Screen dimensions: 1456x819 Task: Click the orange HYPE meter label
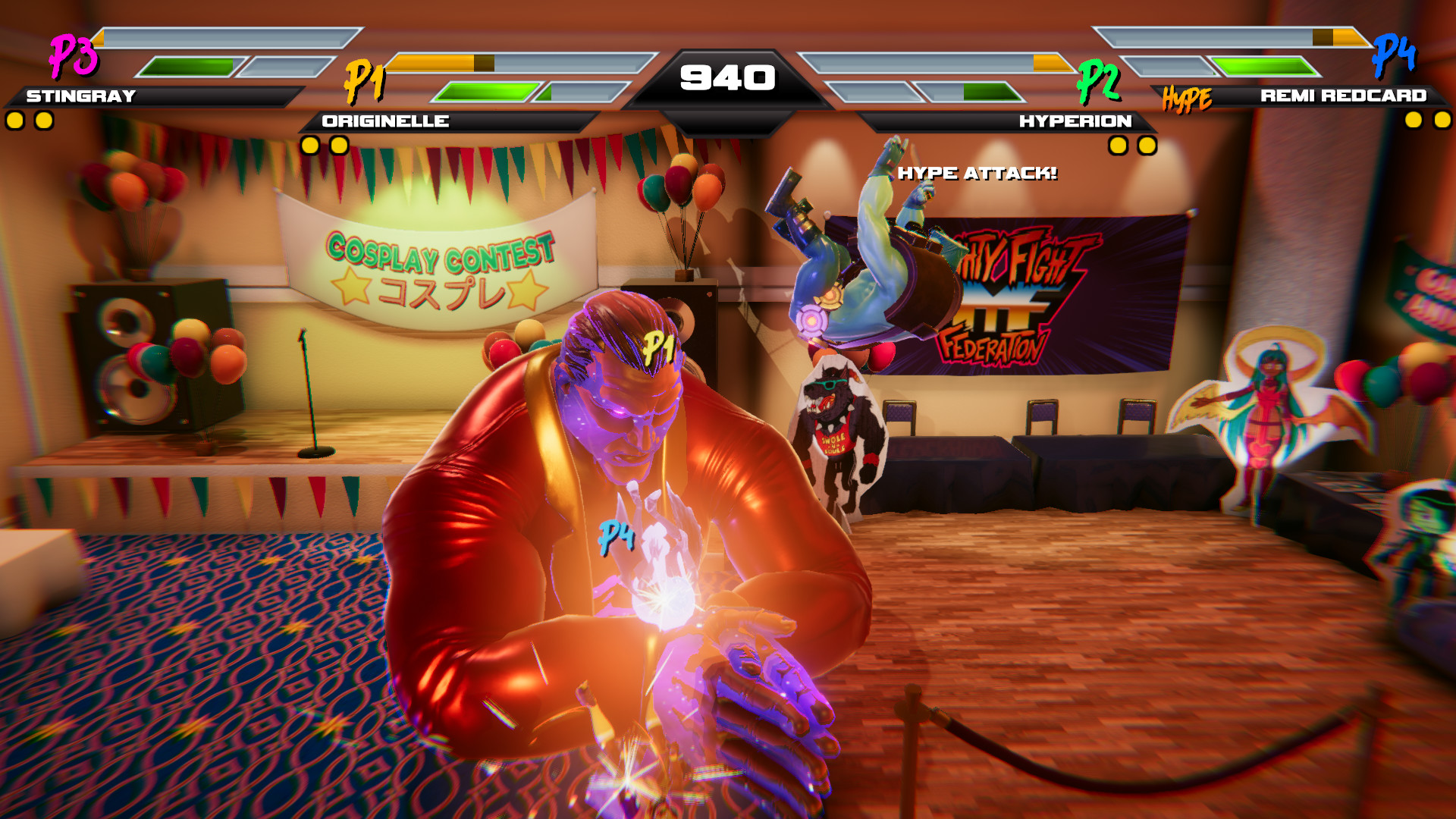click(1188, 97)
